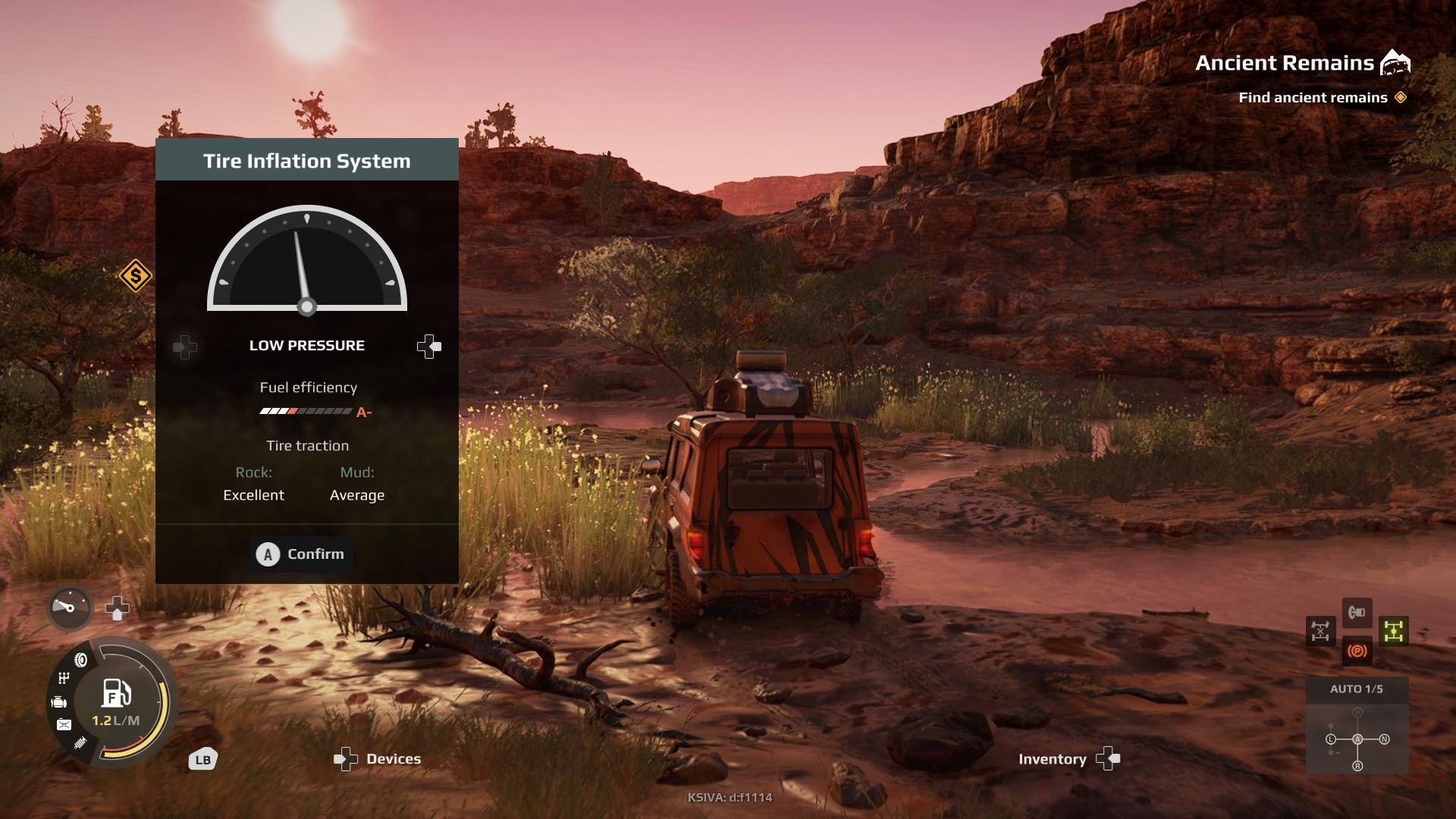
Task: Increase tire pressure with the right d-pad arrow
Action: (429, 347)
